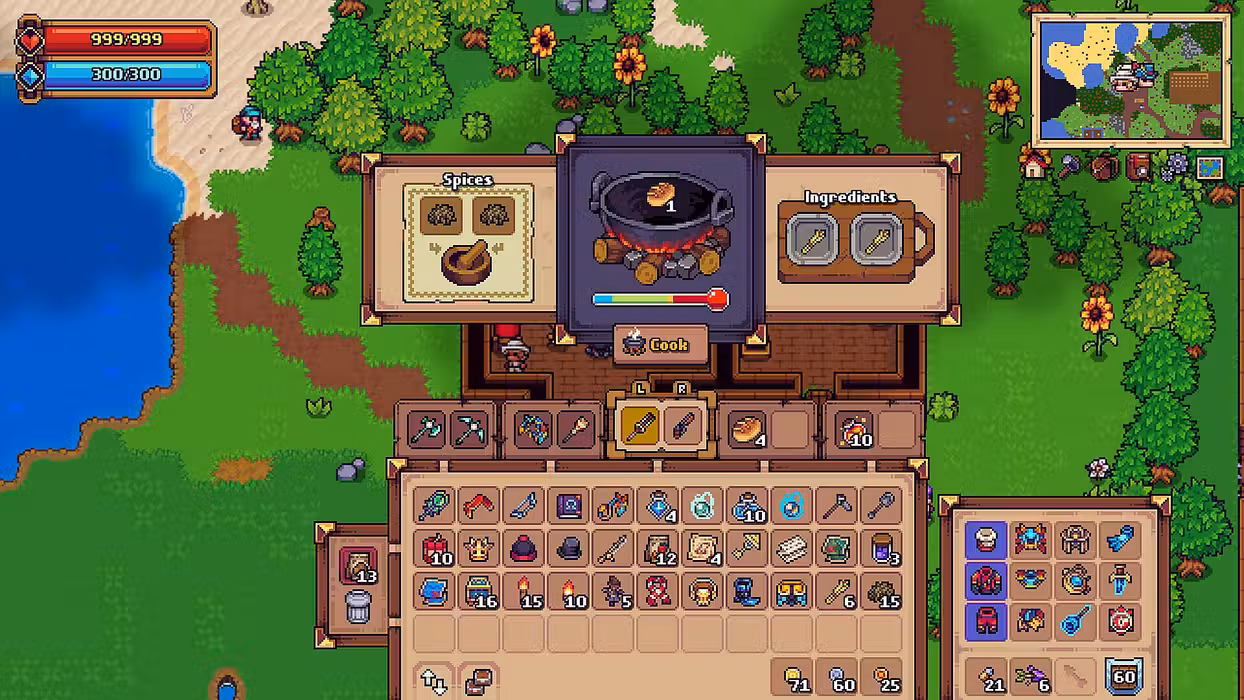Select the shield slot showing 60
Image resolution: width=1244 pixels, height=700 pixels.
point(1123,678)
